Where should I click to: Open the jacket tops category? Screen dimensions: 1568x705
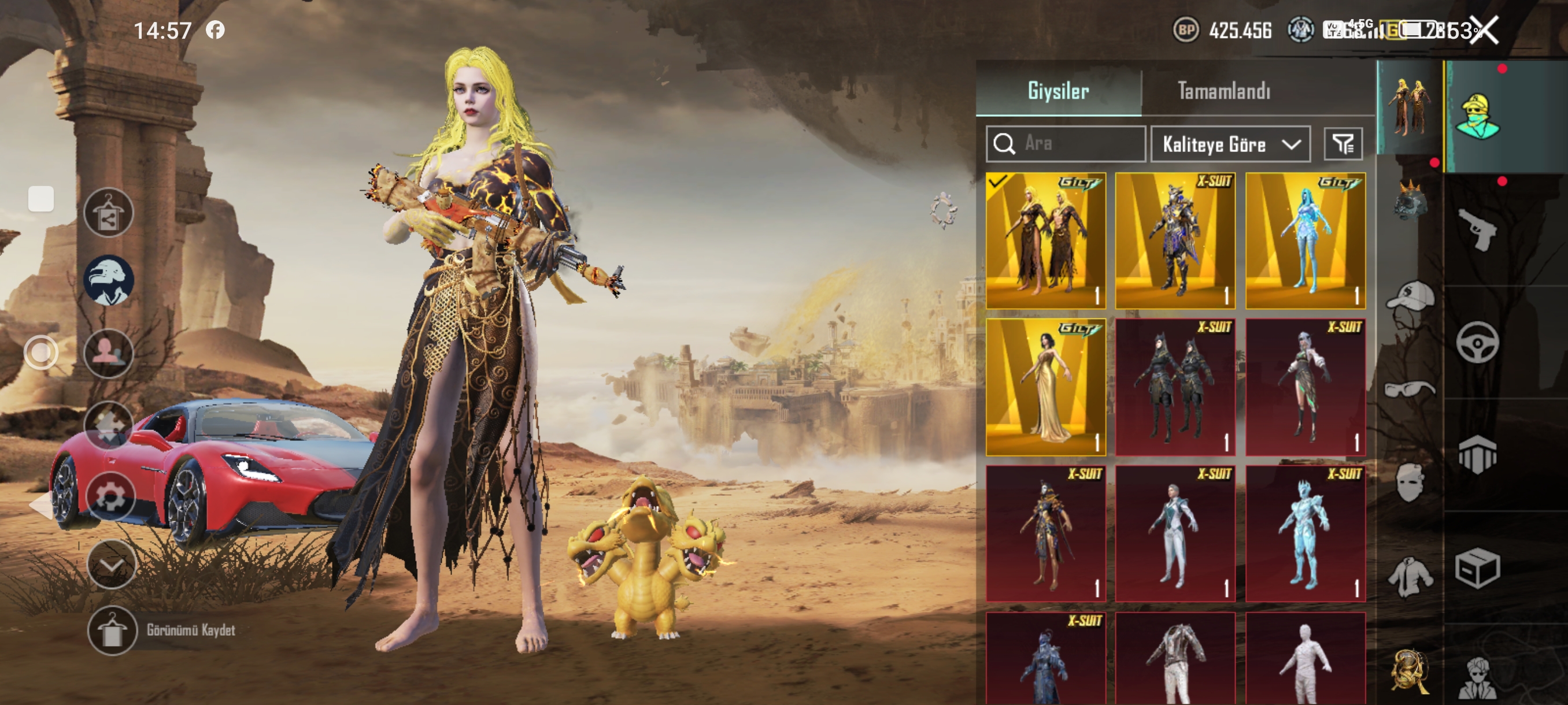(x=1410, y=576)
